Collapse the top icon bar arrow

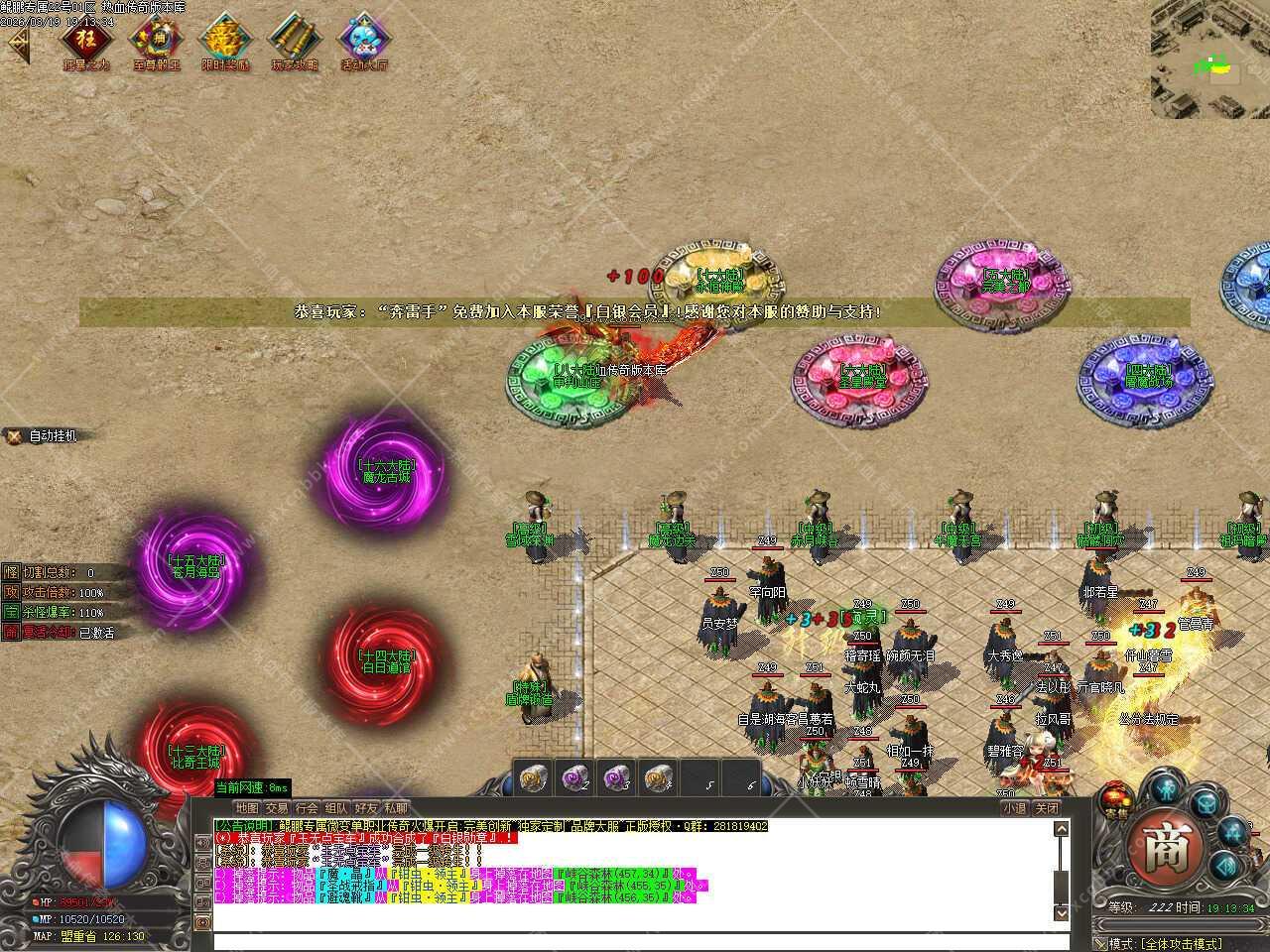point(17,45)
